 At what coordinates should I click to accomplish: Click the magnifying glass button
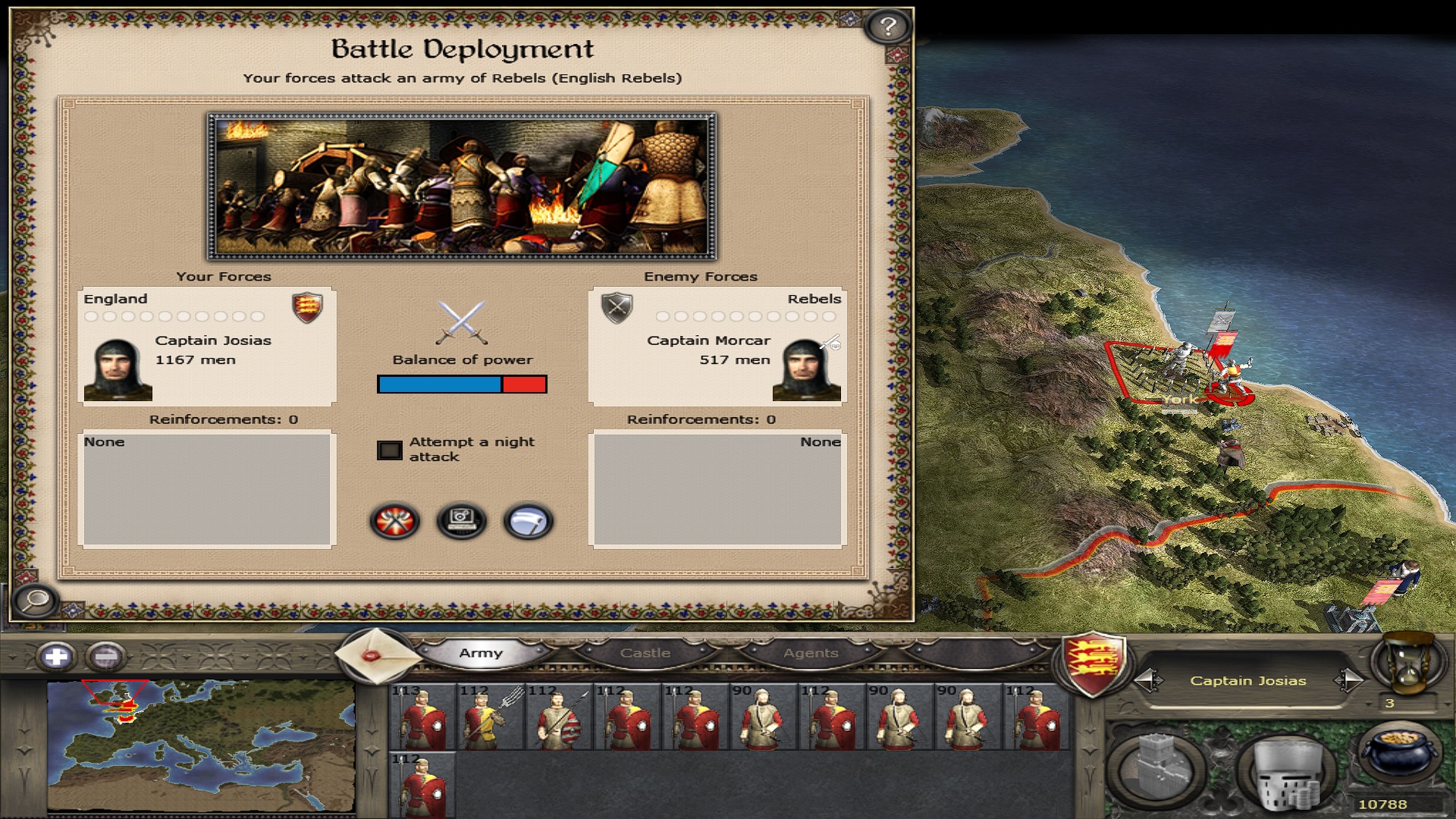[35, 601]
